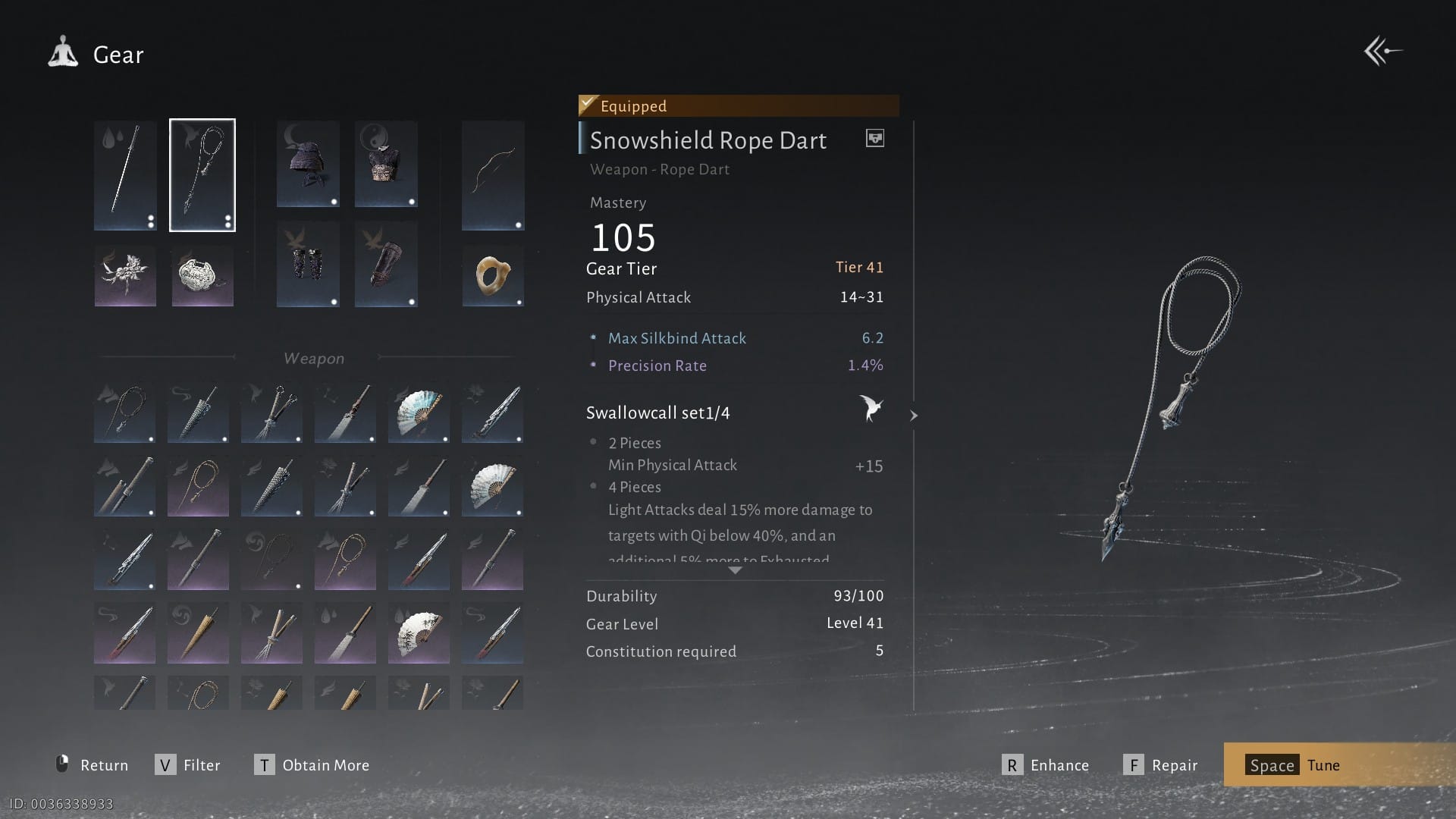Select the equipped spear weapon slot
The height and width of the screenshot is (819, 1456).
[125, 175]
